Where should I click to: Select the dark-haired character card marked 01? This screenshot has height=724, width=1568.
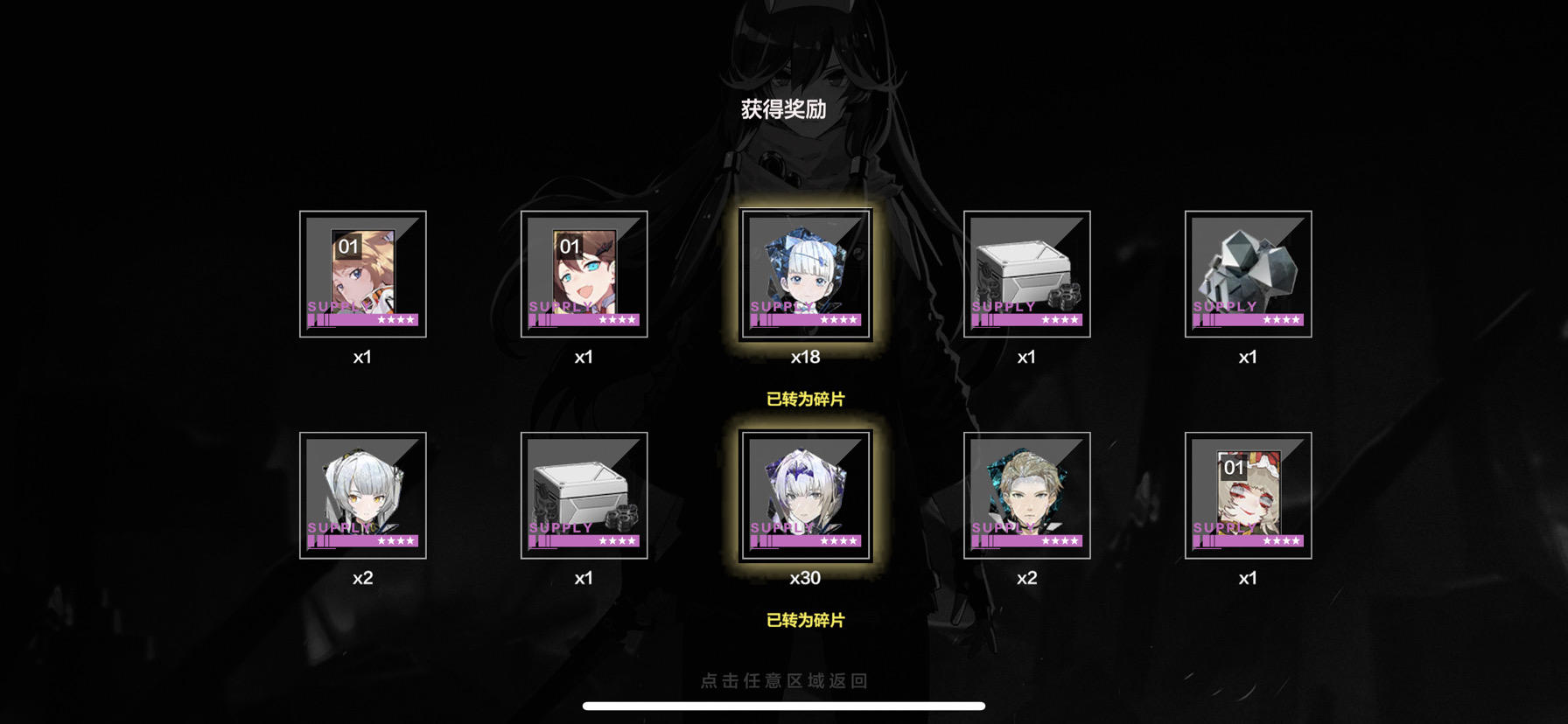(x=584, y=274)
